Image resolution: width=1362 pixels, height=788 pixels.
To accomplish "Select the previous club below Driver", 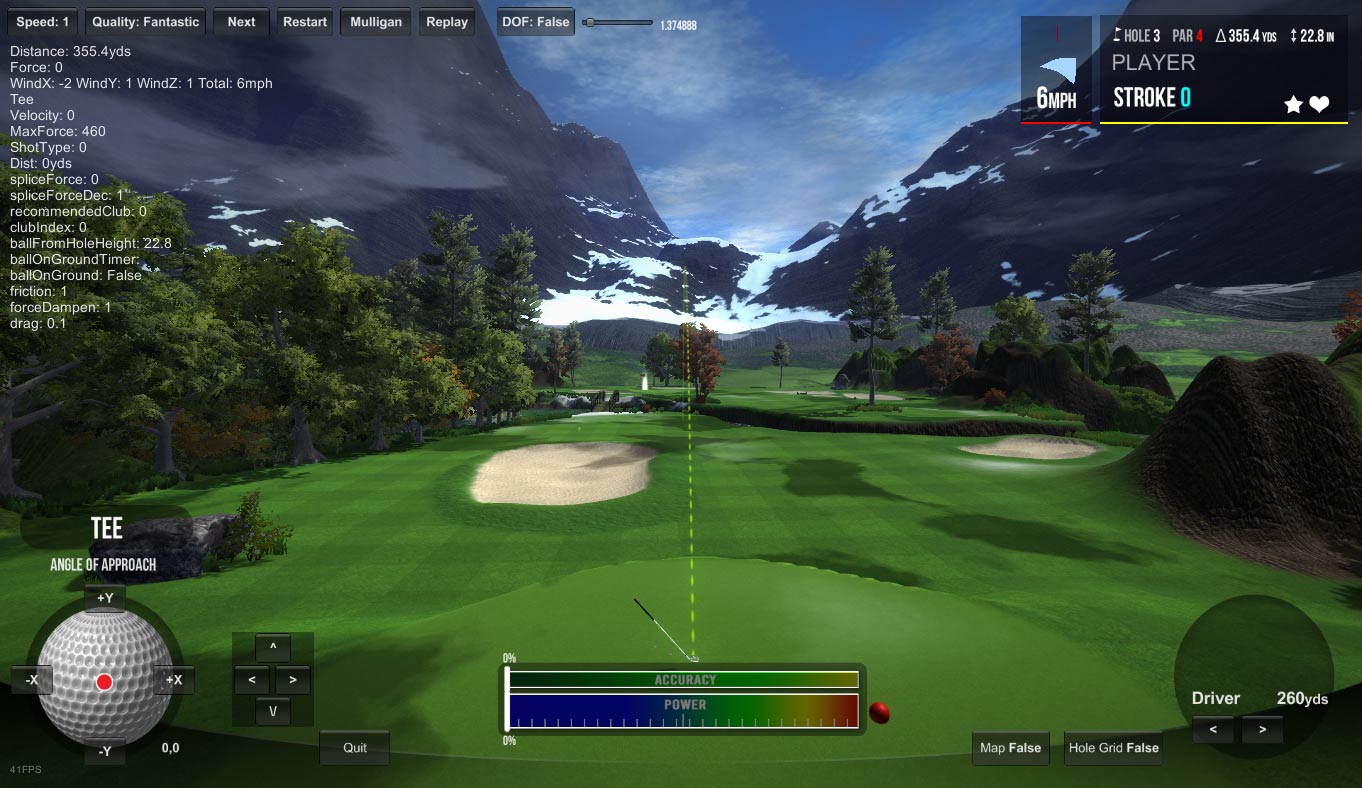I will tap(1213, 730).
